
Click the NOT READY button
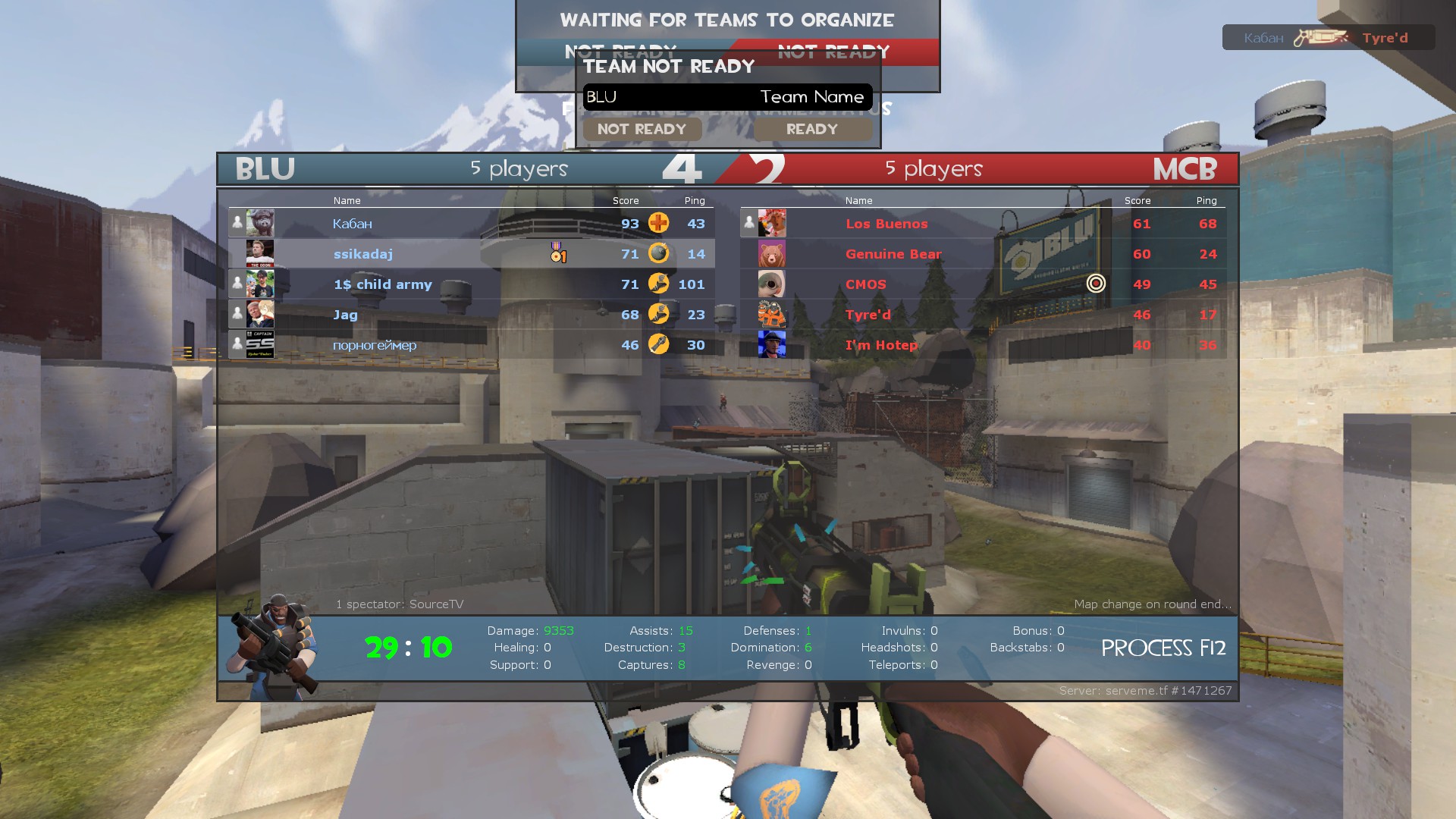tap(642, 130)
